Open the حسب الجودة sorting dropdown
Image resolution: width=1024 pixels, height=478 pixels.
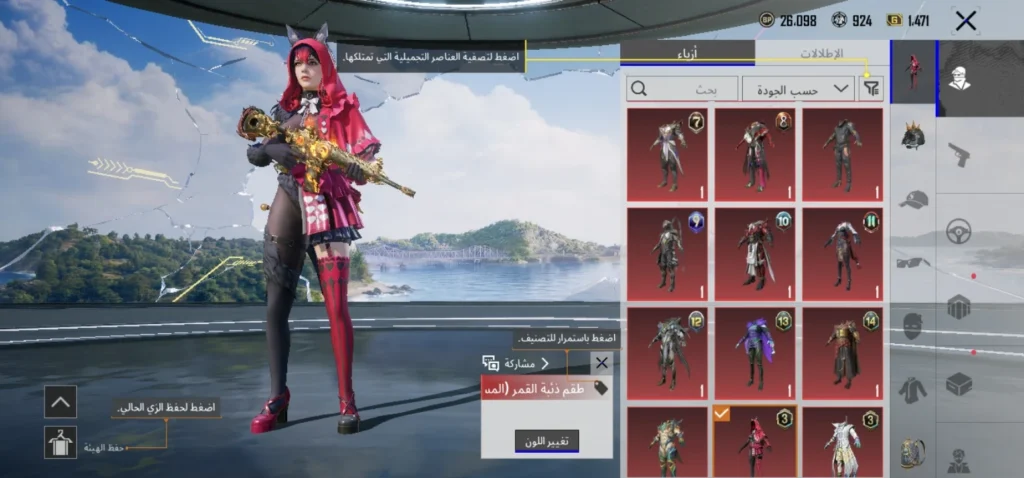click(x=798, y=89)
